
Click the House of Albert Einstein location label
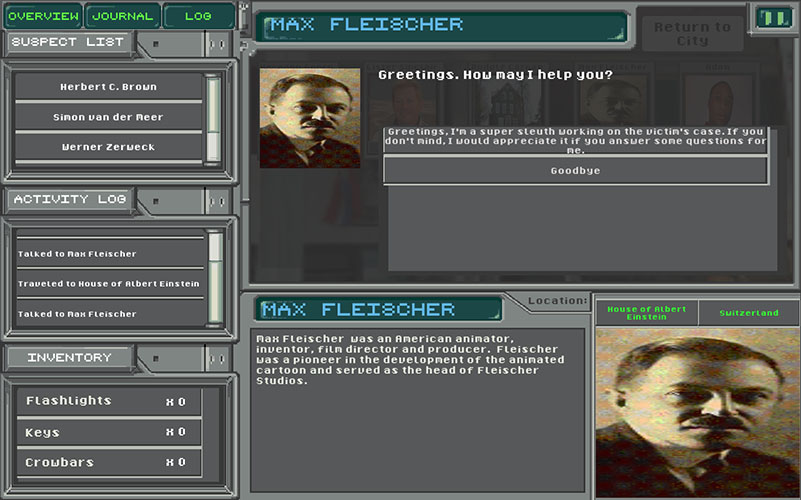pyautogui.click(x=646, y=313)
